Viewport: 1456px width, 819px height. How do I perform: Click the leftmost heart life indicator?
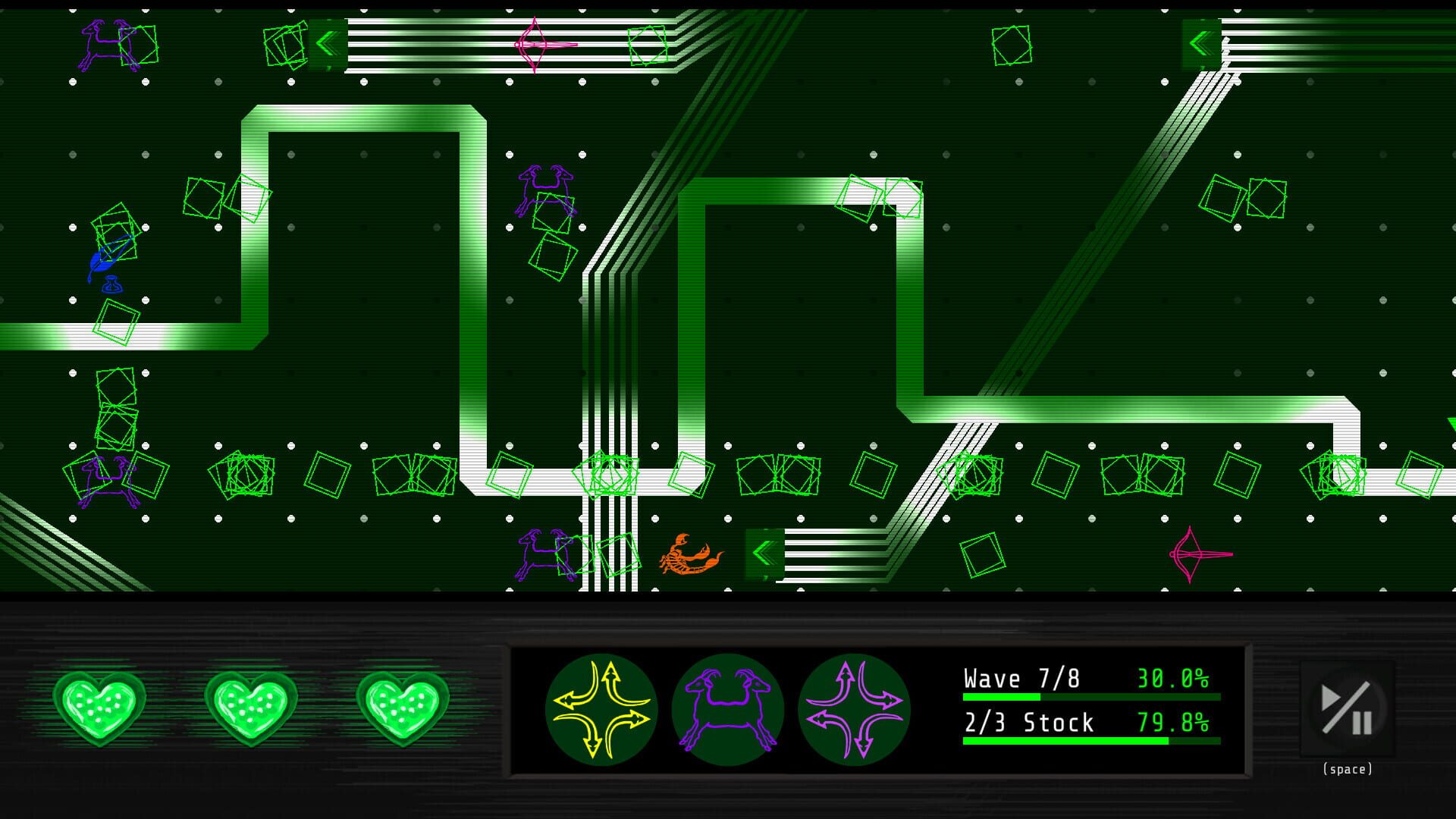(x=101, y=707)
